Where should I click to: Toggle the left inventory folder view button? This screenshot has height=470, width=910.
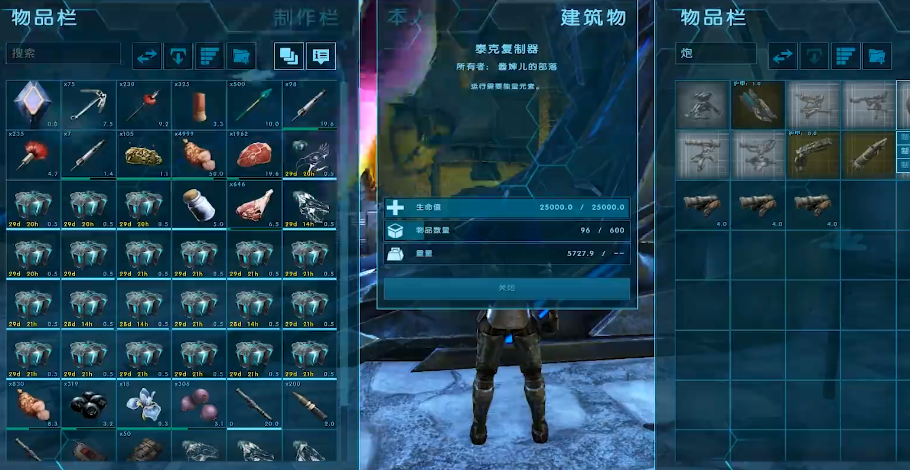tap(240, 55)
